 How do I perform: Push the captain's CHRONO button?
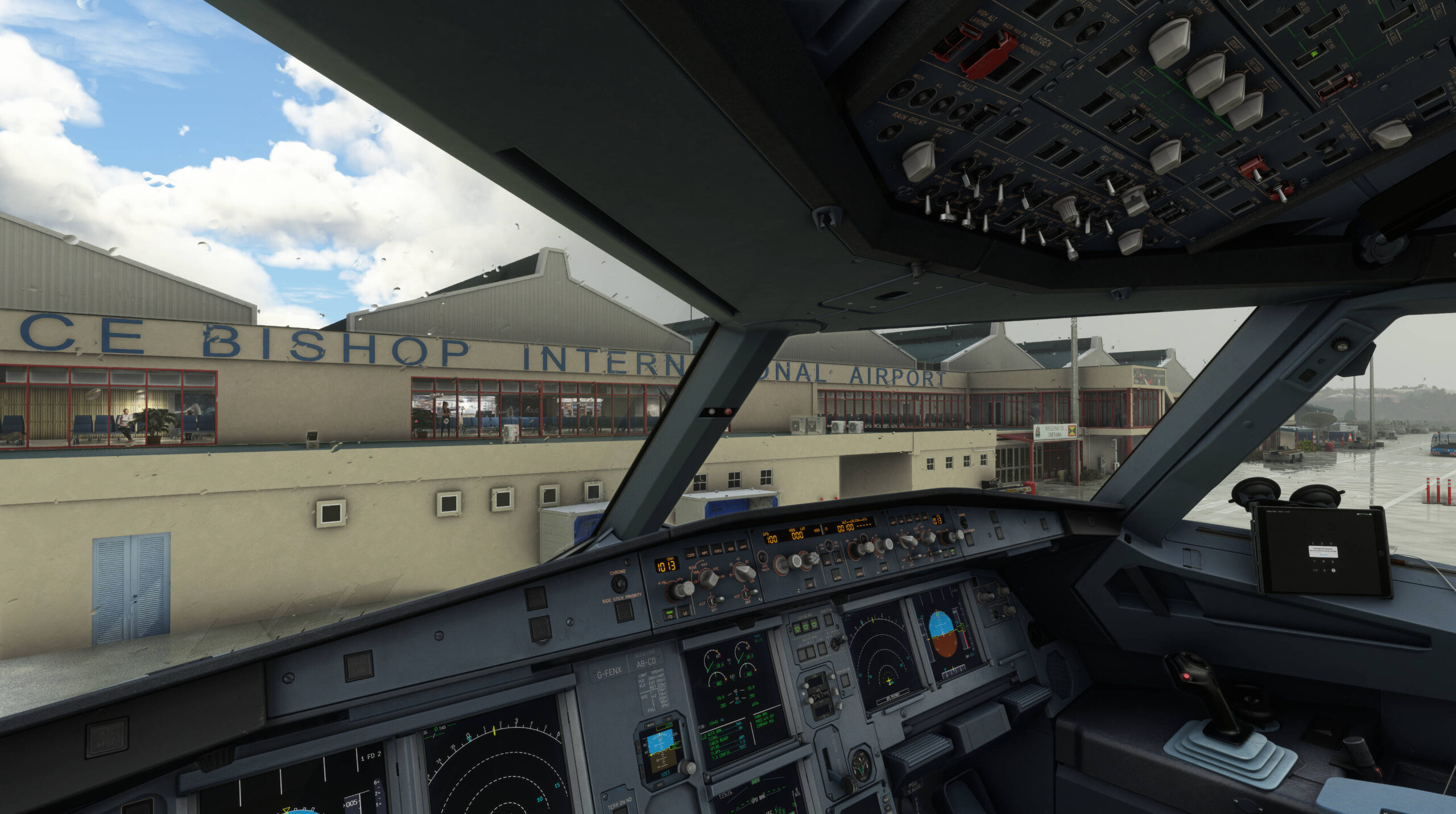click(x=619, y=584)
